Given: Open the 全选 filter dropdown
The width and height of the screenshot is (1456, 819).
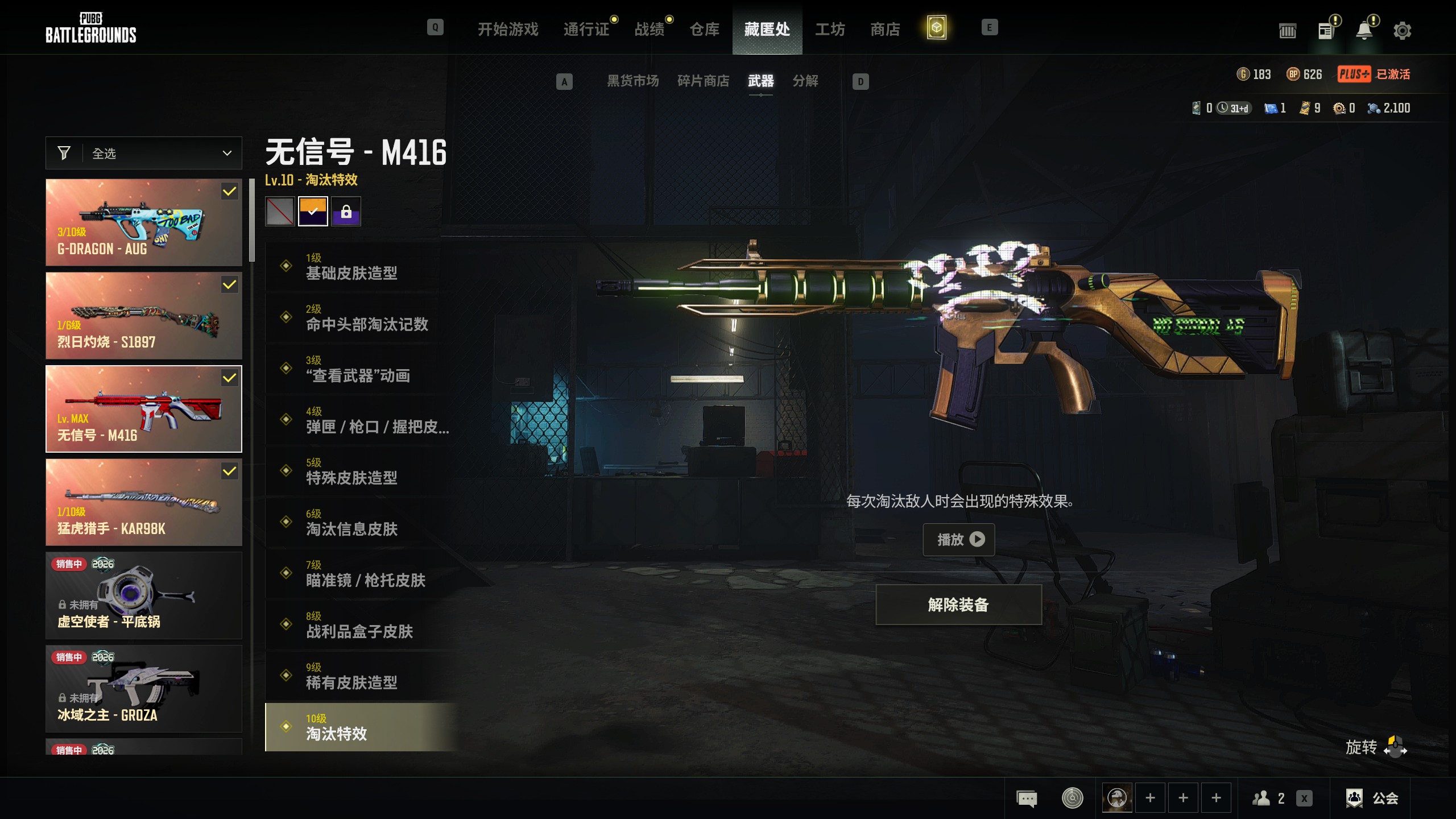Looking at the screenshot, I should 144,153.
